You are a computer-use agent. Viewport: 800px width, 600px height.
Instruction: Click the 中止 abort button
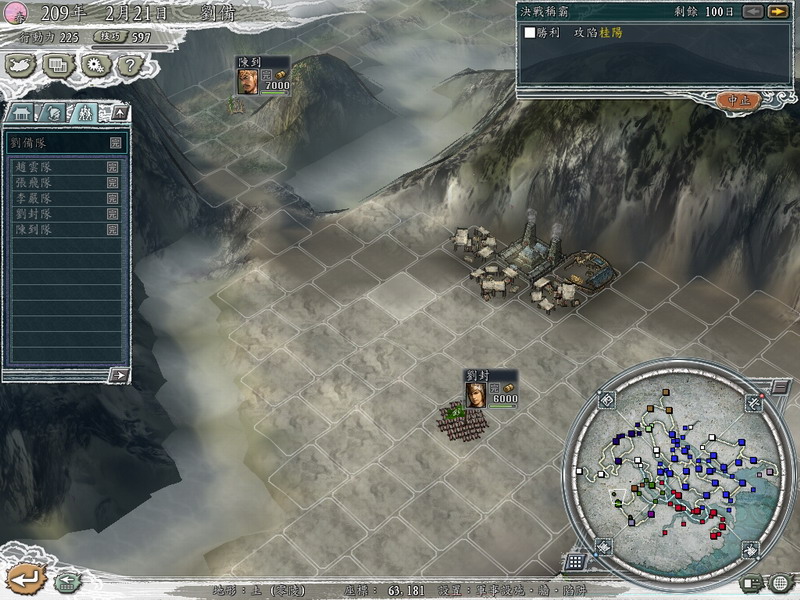point(738,100)
